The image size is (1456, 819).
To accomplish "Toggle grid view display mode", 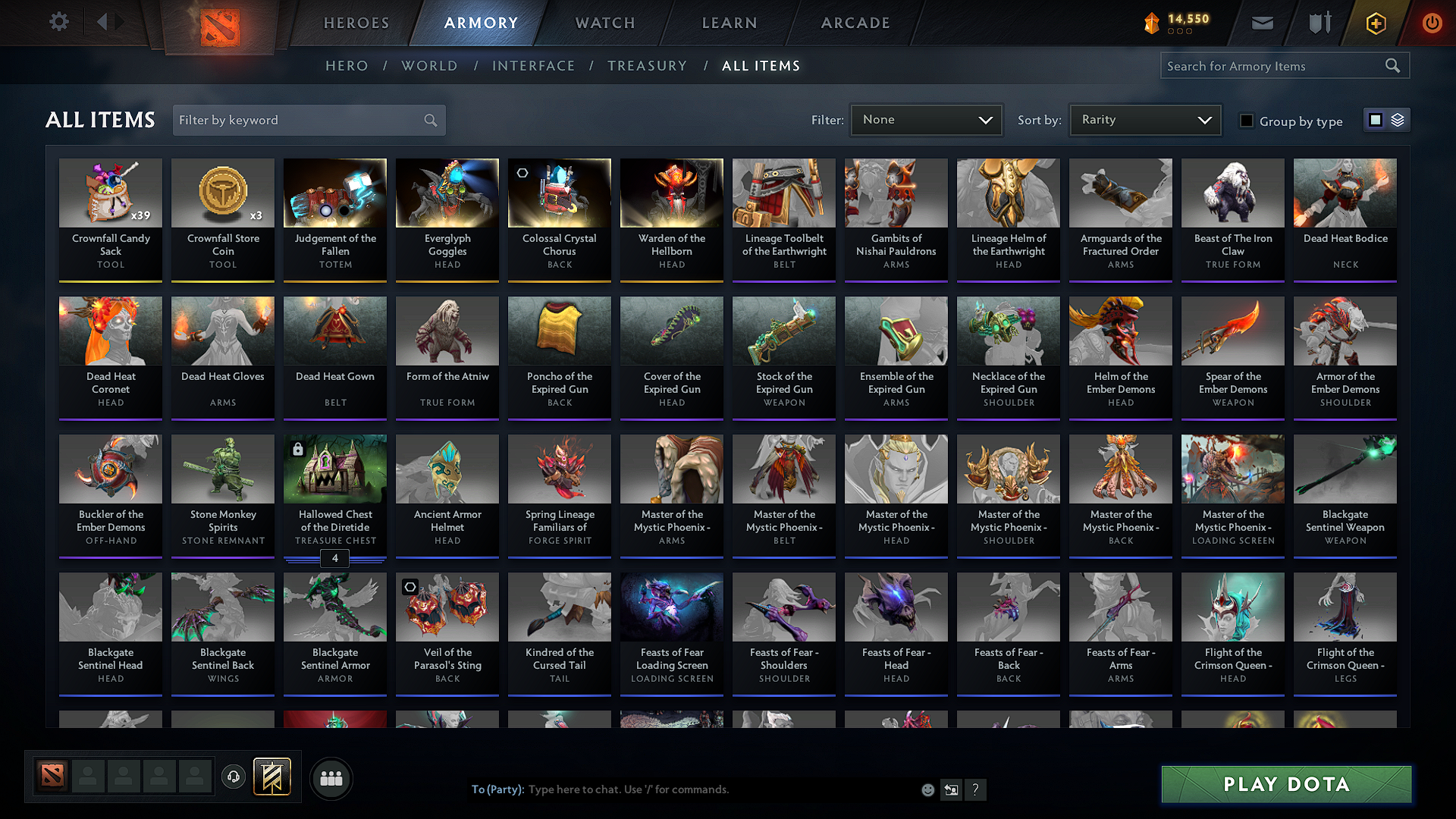I will click(x=1376, y=119).
